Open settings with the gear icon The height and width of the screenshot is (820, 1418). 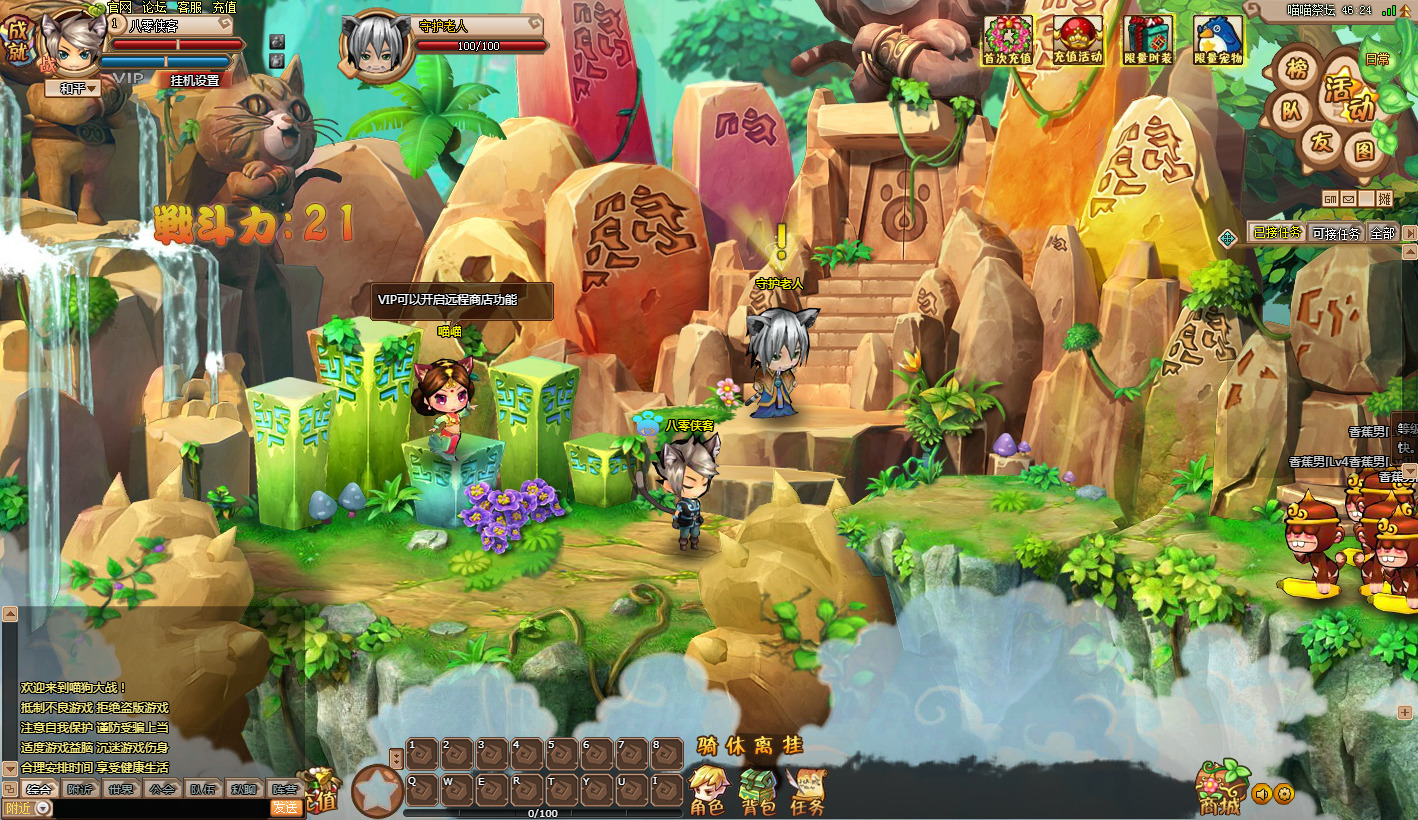coord(1284,794)
